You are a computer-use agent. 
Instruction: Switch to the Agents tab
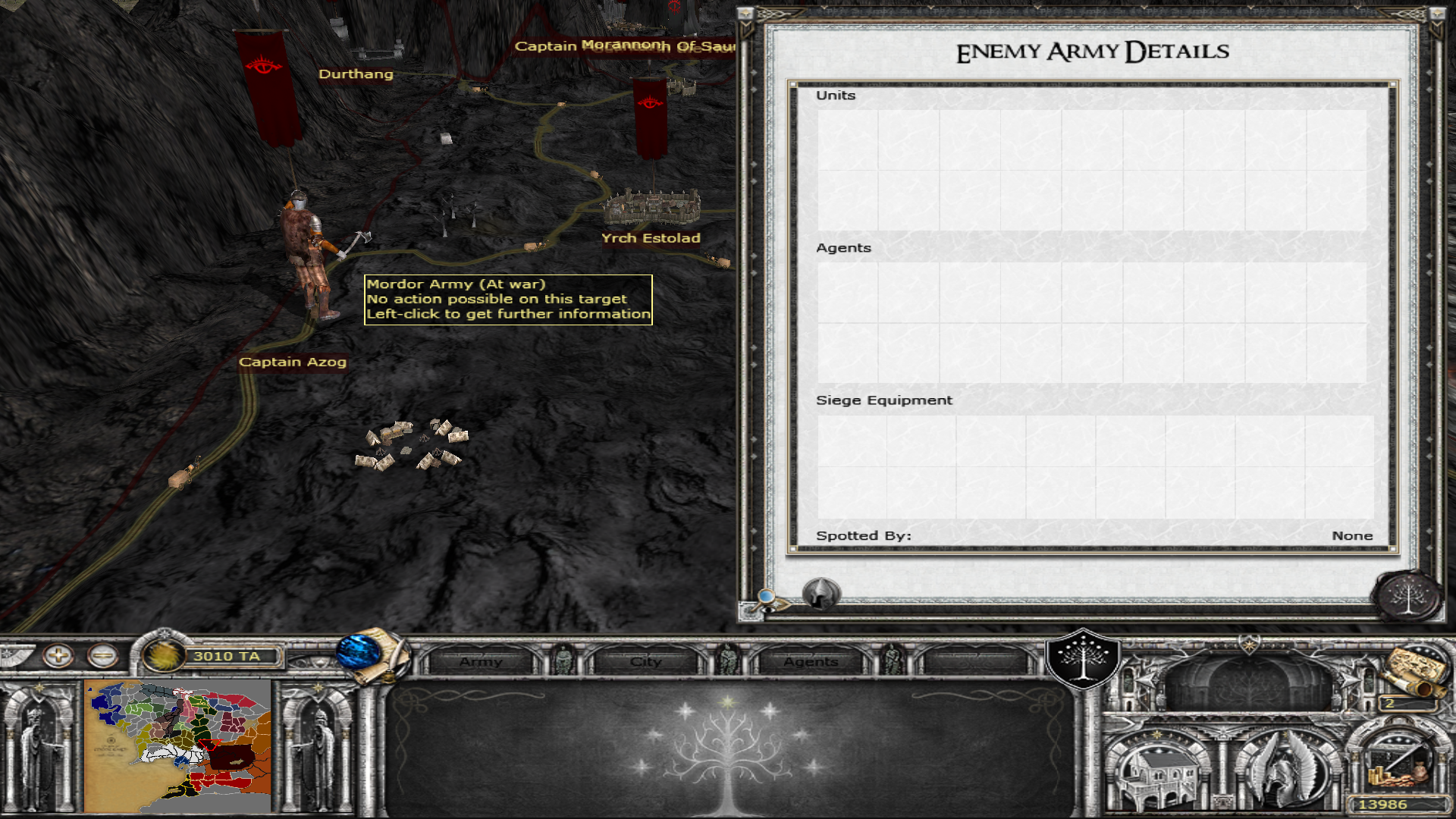pyautogui.click(x=811, y=661)
